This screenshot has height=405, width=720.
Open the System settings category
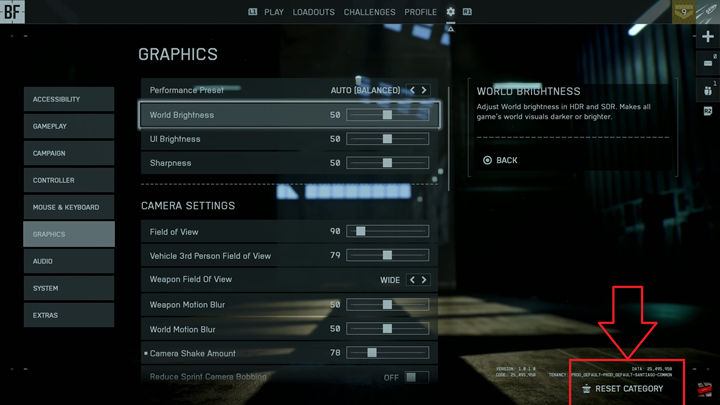69,288
